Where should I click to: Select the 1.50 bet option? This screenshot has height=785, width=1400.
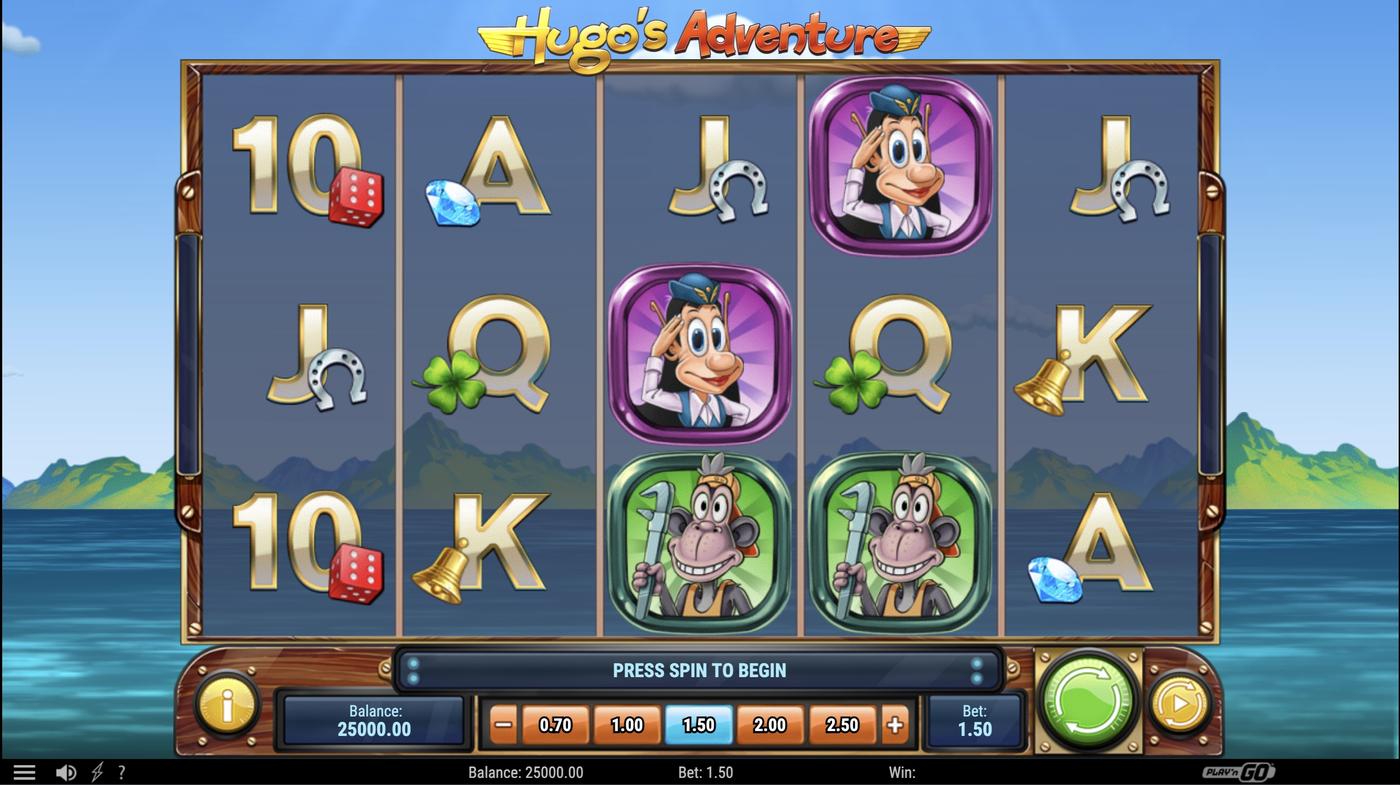698,724
